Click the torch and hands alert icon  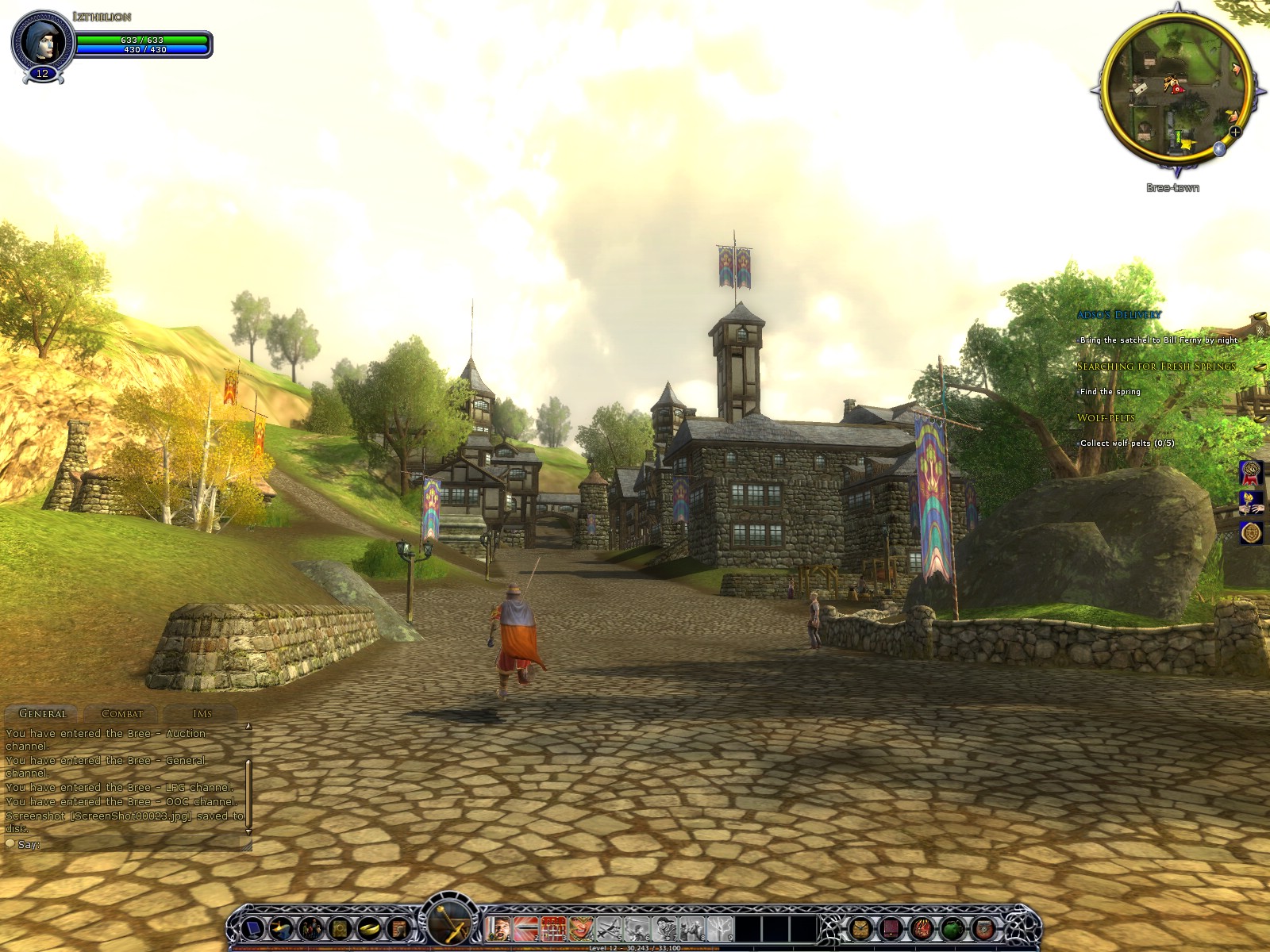(1251, 502)
